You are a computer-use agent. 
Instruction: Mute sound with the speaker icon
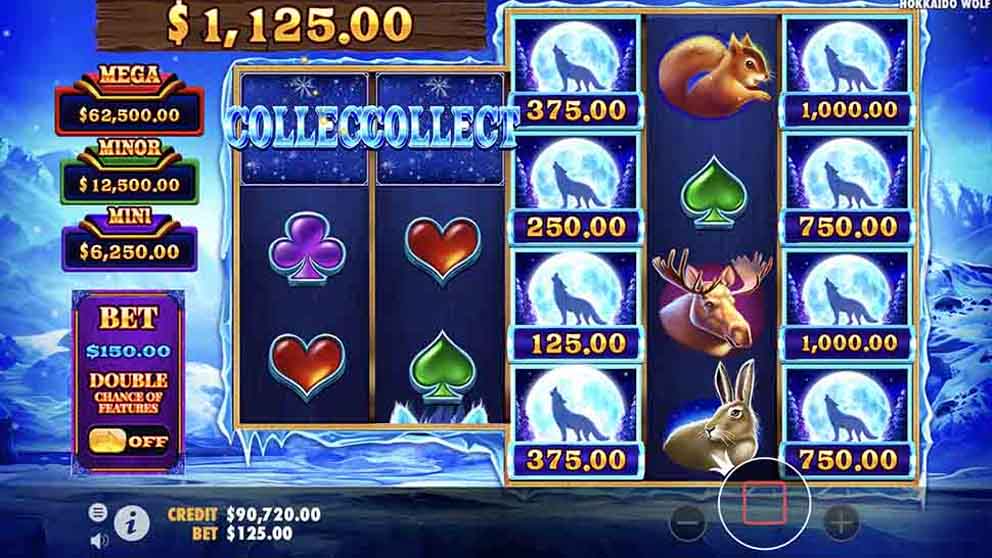[x=98, y=540]
